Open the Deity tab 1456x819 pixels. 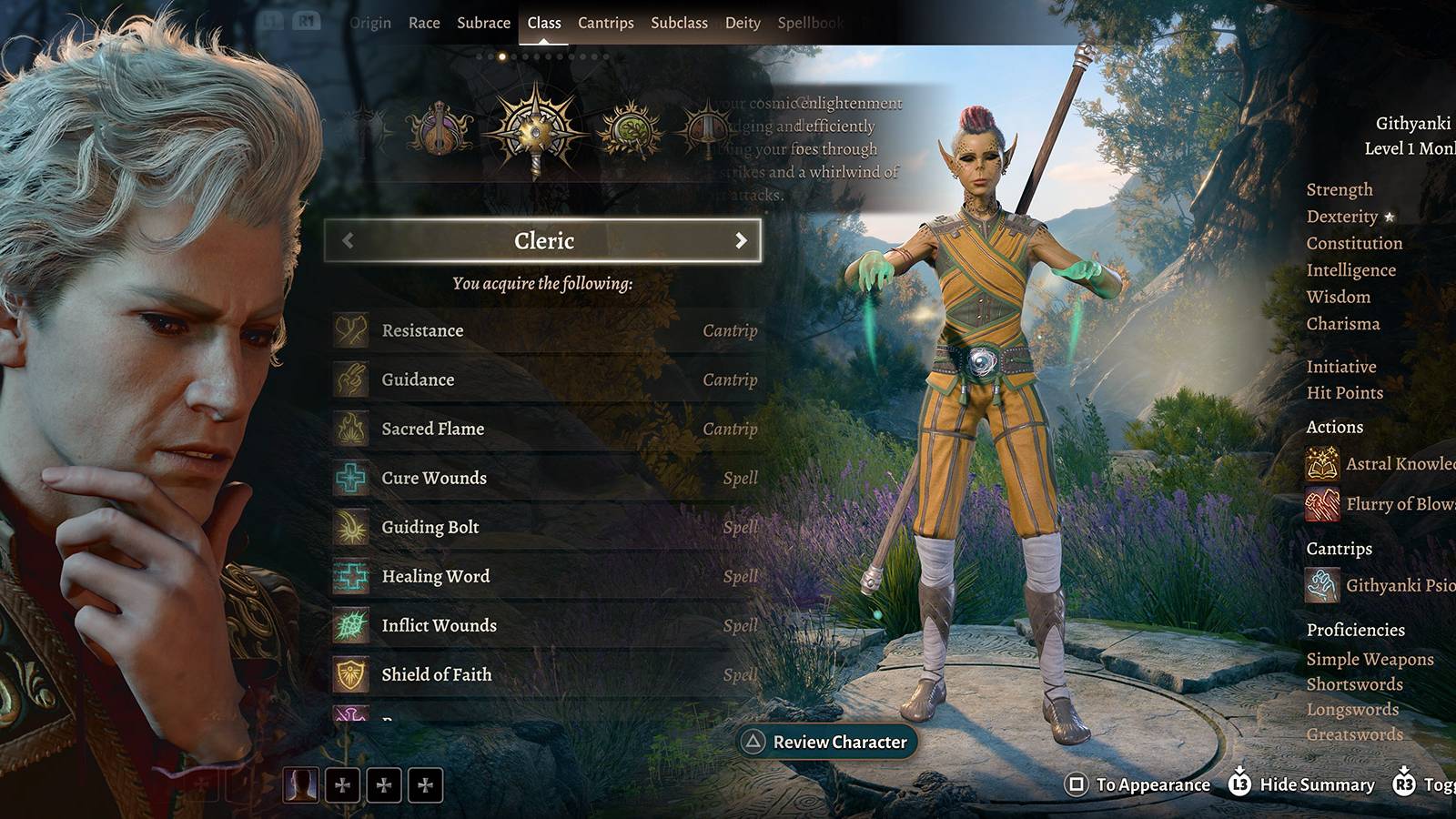[744, 23]
